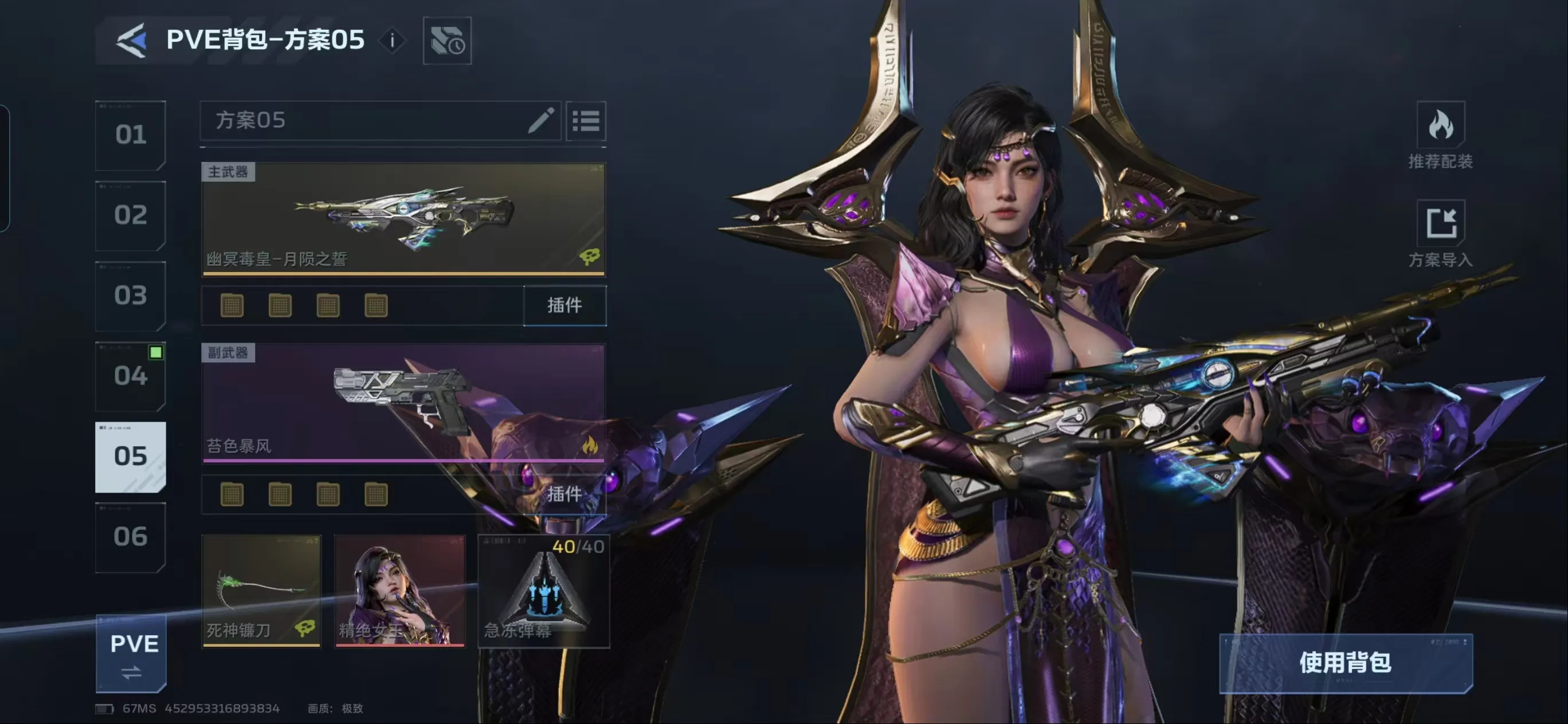Open the 精绝女王 character slot
The height and width of the screenshot is (724, 1568).
(x=400, y=590)
